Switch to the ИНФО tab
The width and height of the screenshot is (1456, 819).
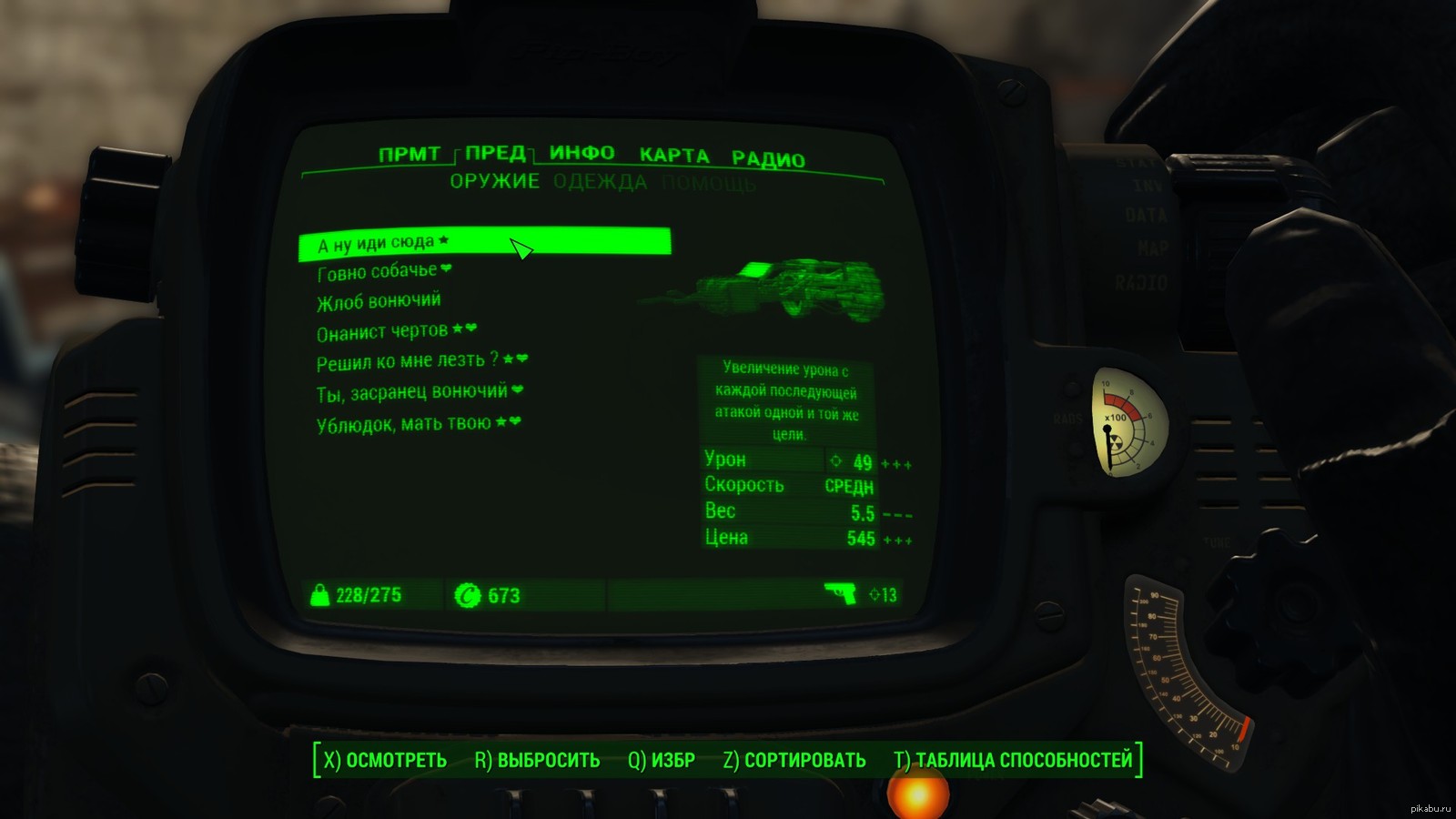(x=581, y=153)
